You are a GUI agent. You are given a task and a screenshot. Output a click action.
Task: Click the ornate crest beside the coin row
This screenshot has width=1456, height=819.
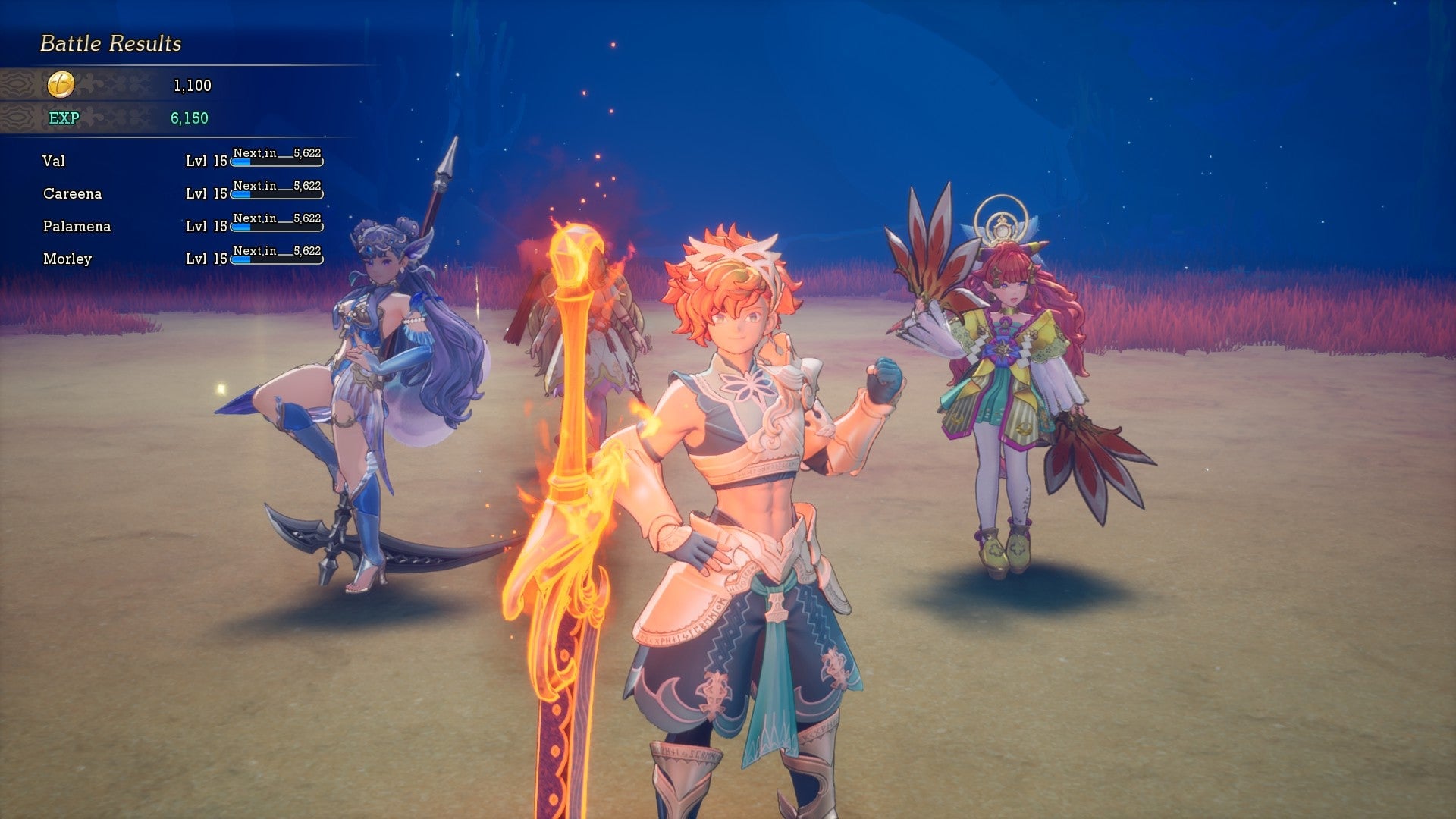click(x=15, y=86)
